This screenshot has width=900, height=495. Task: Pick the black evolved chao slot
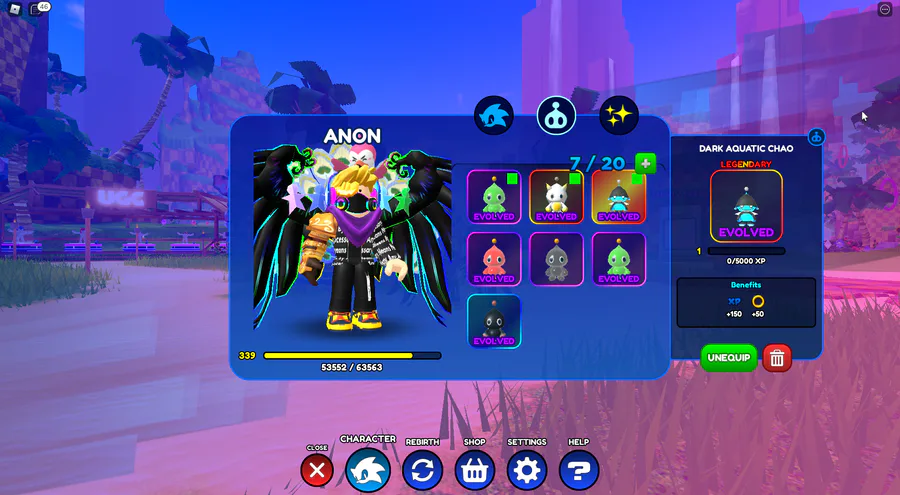494,321
